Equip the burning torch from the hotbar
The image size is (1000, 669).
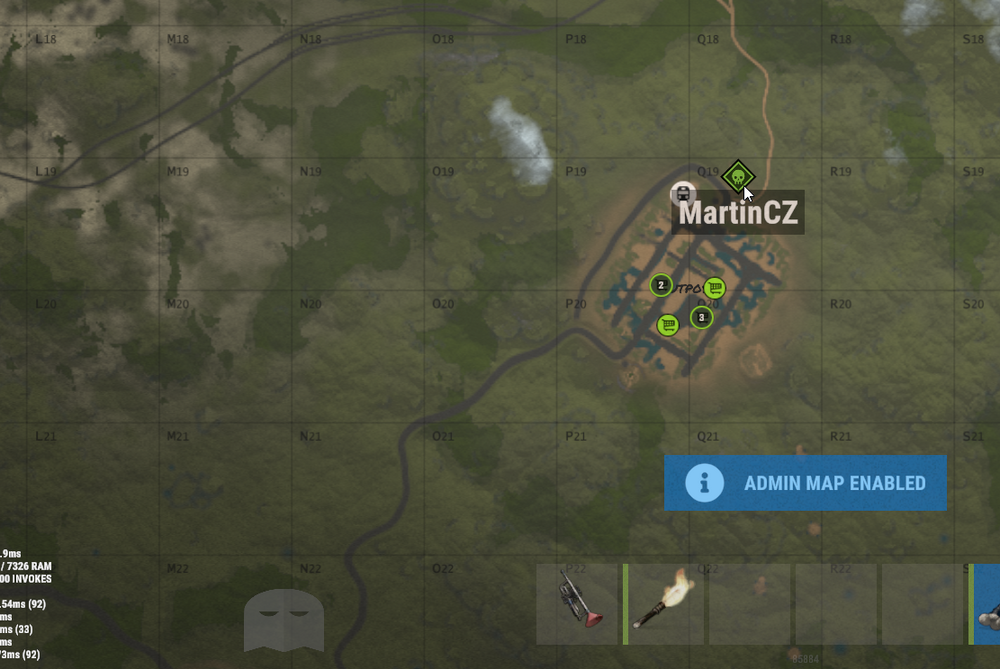pos(665,604)
